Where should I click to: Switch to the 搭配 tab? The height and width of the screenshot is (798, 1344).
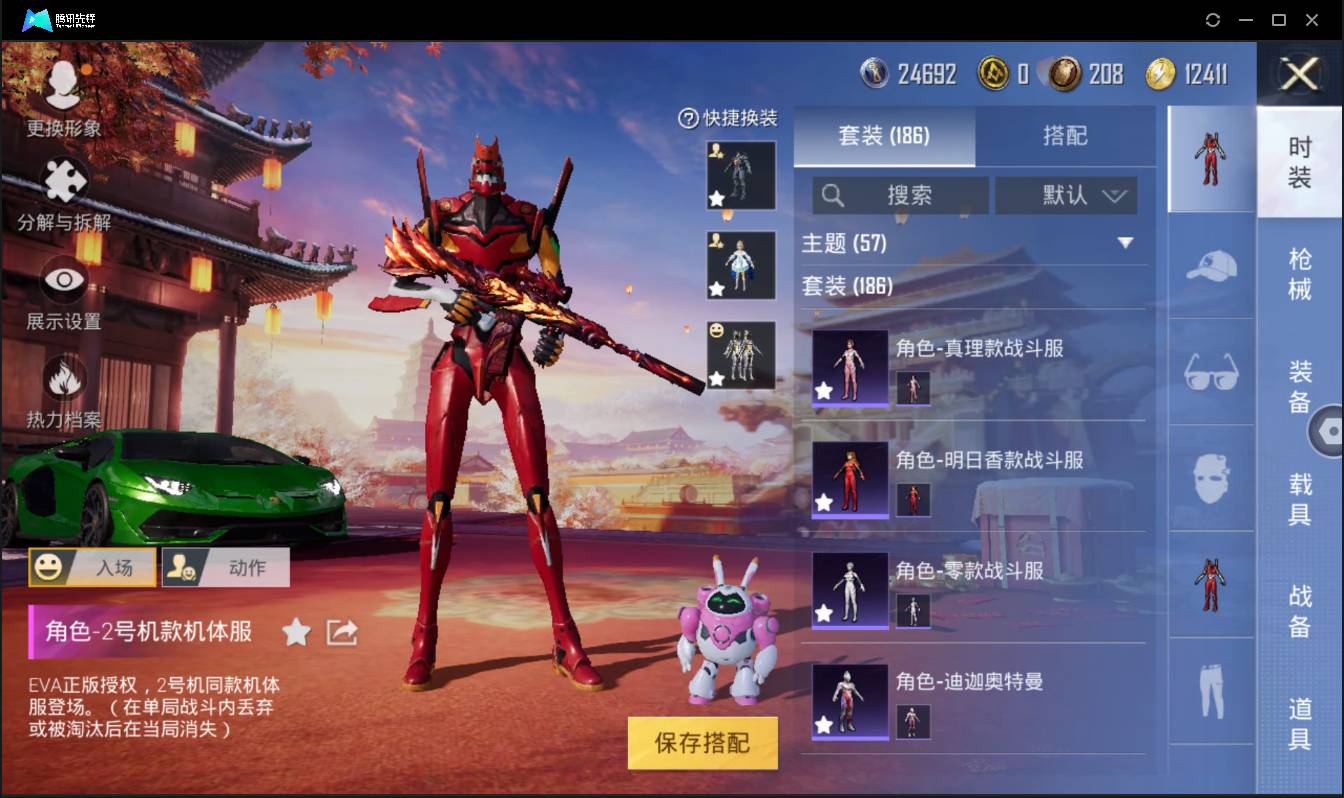1066,137
